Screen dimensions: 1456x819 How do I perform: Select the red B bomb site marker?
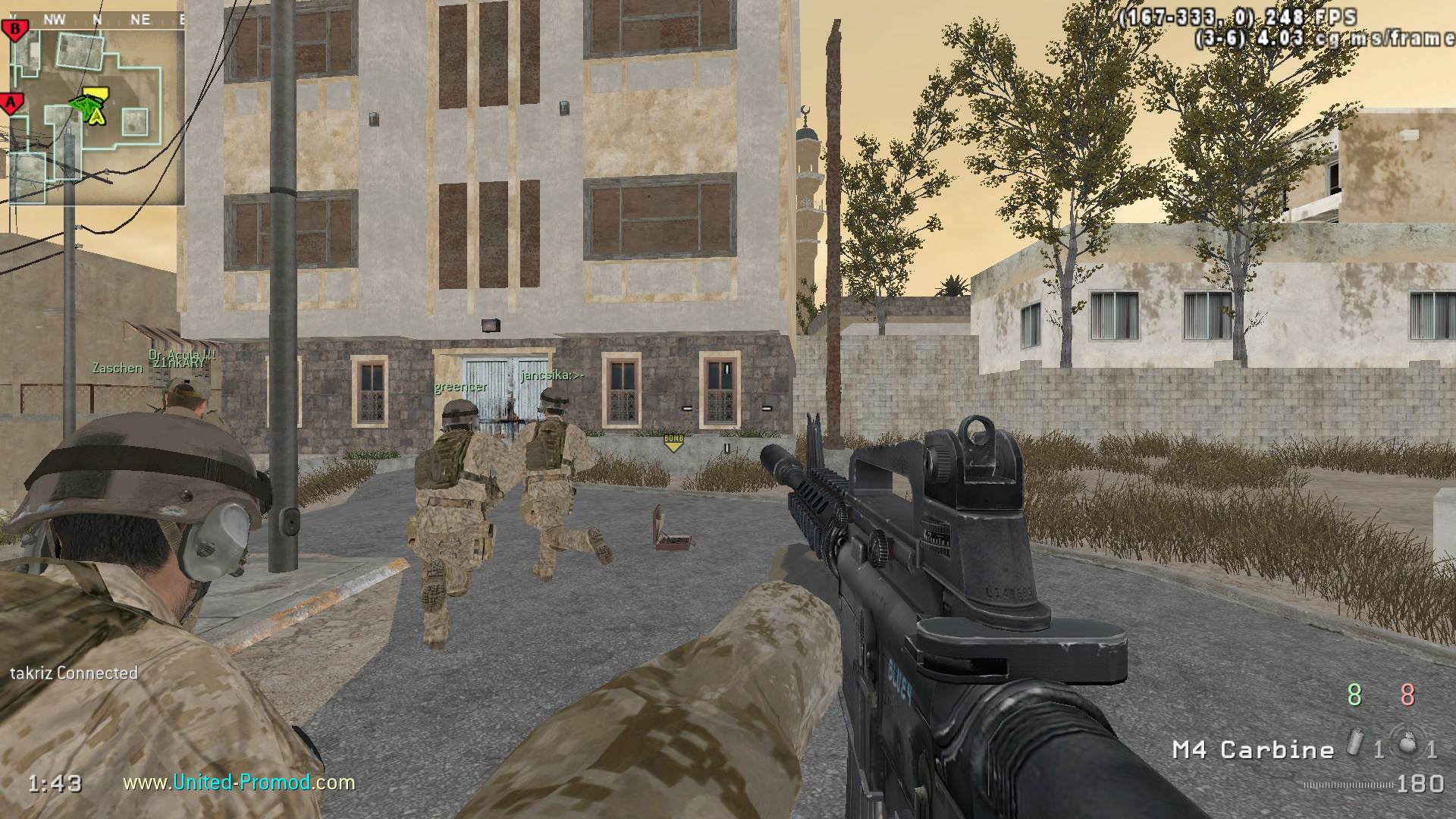14,30
